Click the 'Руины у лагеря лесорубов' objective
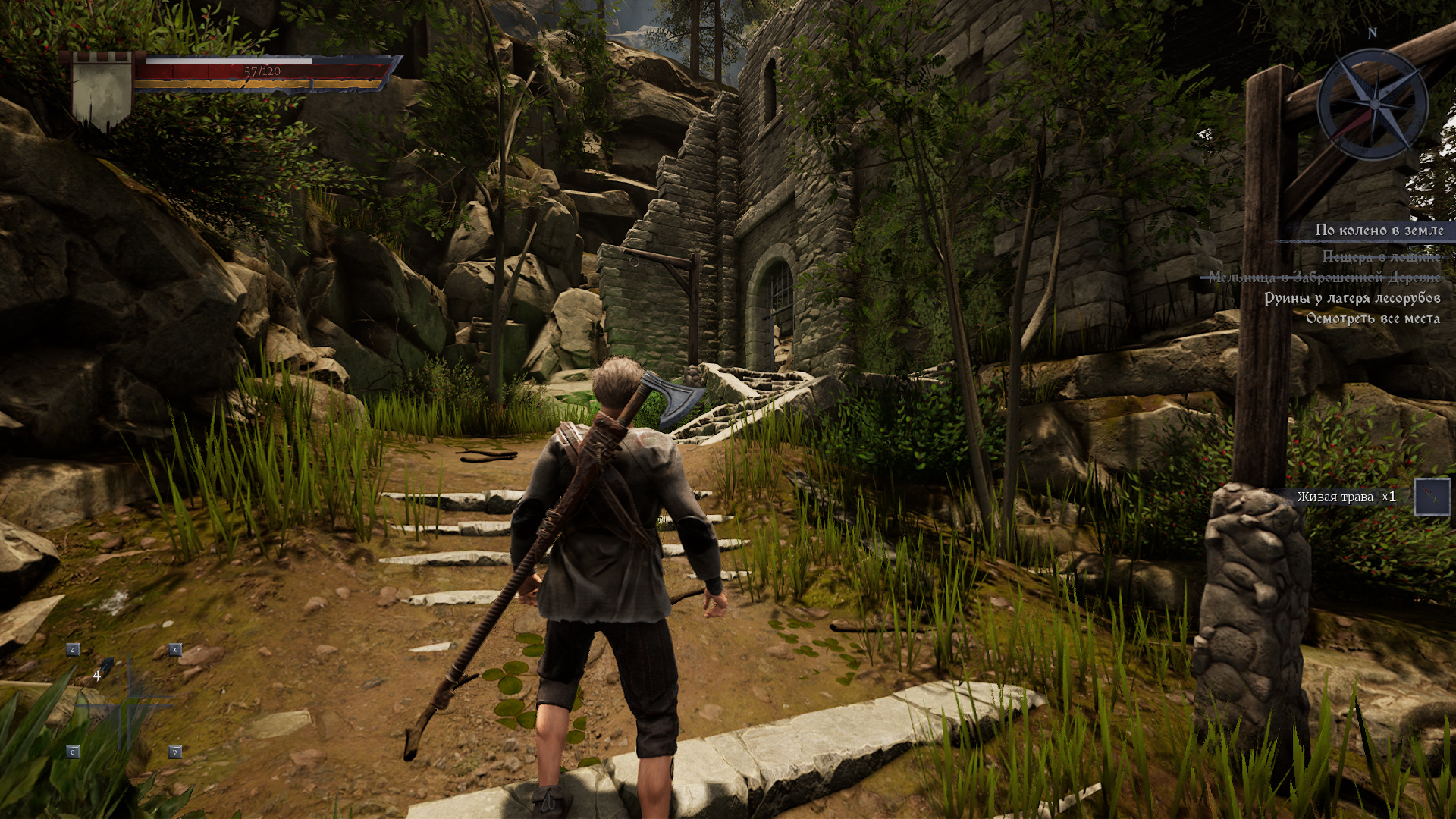 coord(1351,298)
